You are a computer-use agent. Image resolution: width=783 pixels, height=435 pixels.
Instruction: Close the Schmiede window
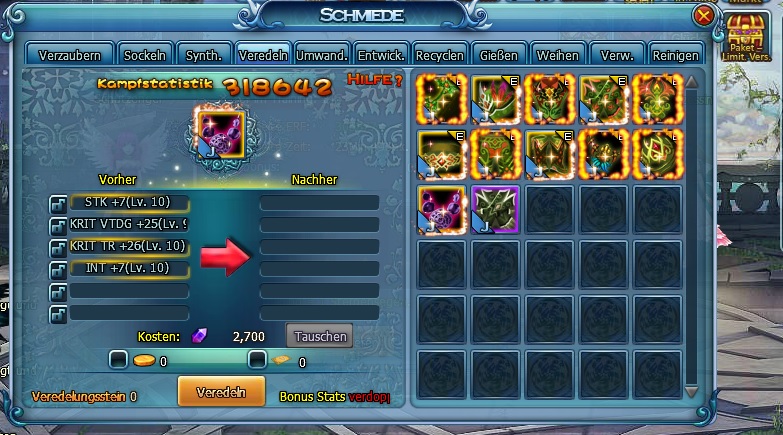point(704,15)
